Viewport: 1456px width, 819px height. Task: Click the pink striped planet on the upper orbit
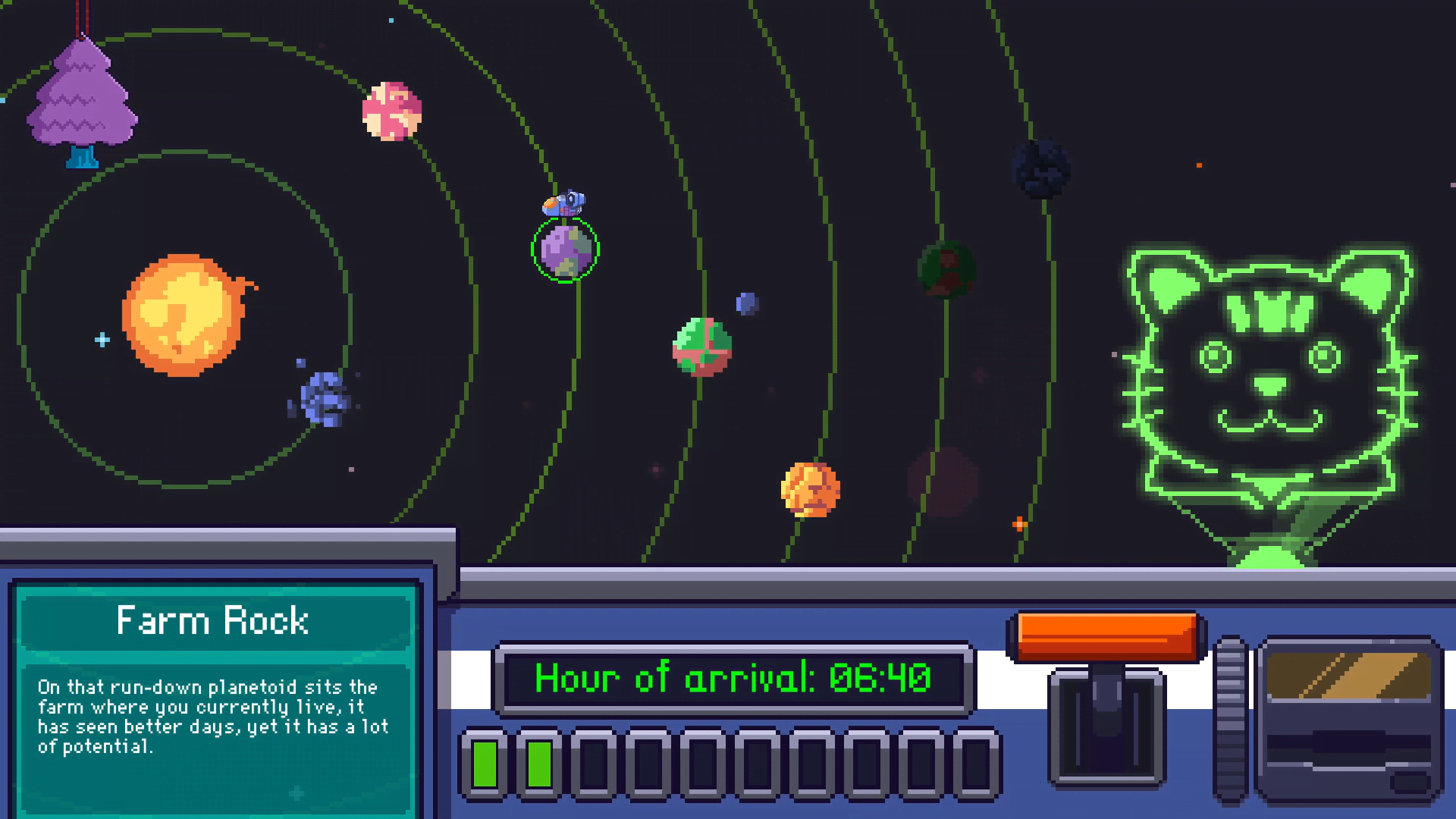pyautogui.click(x=392, y=112)
